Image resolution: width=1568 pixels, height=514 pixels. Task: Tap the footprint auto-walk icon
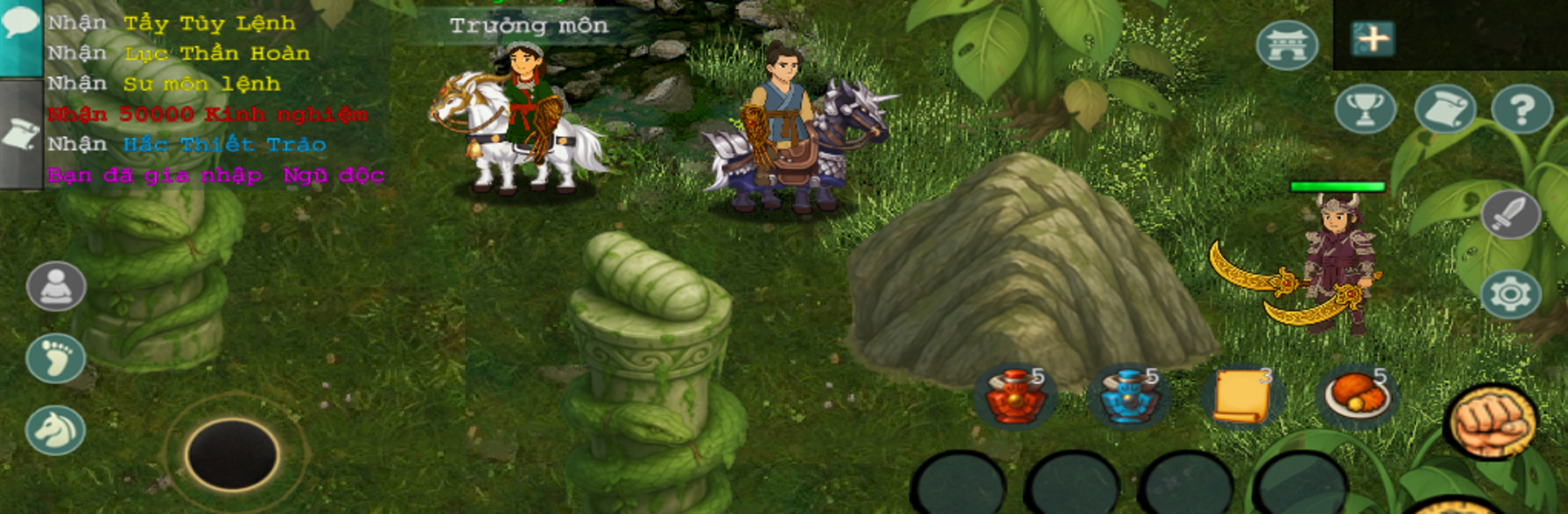point(56,358)
